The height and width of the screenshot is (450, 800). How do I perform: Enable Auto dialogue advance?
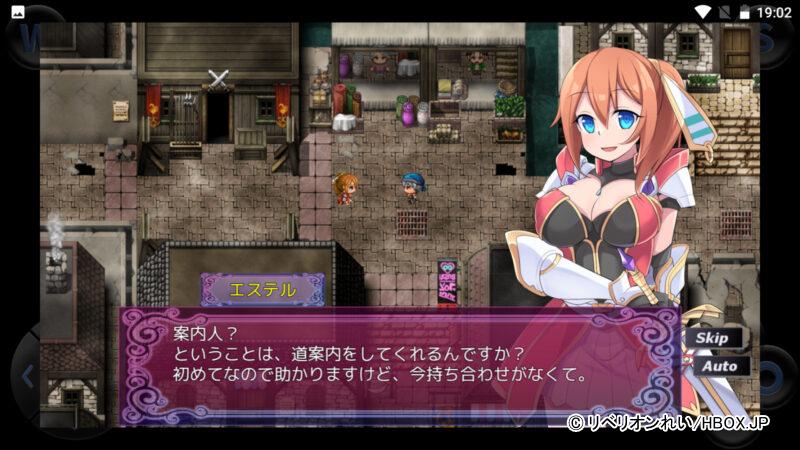tap(716, 366)
